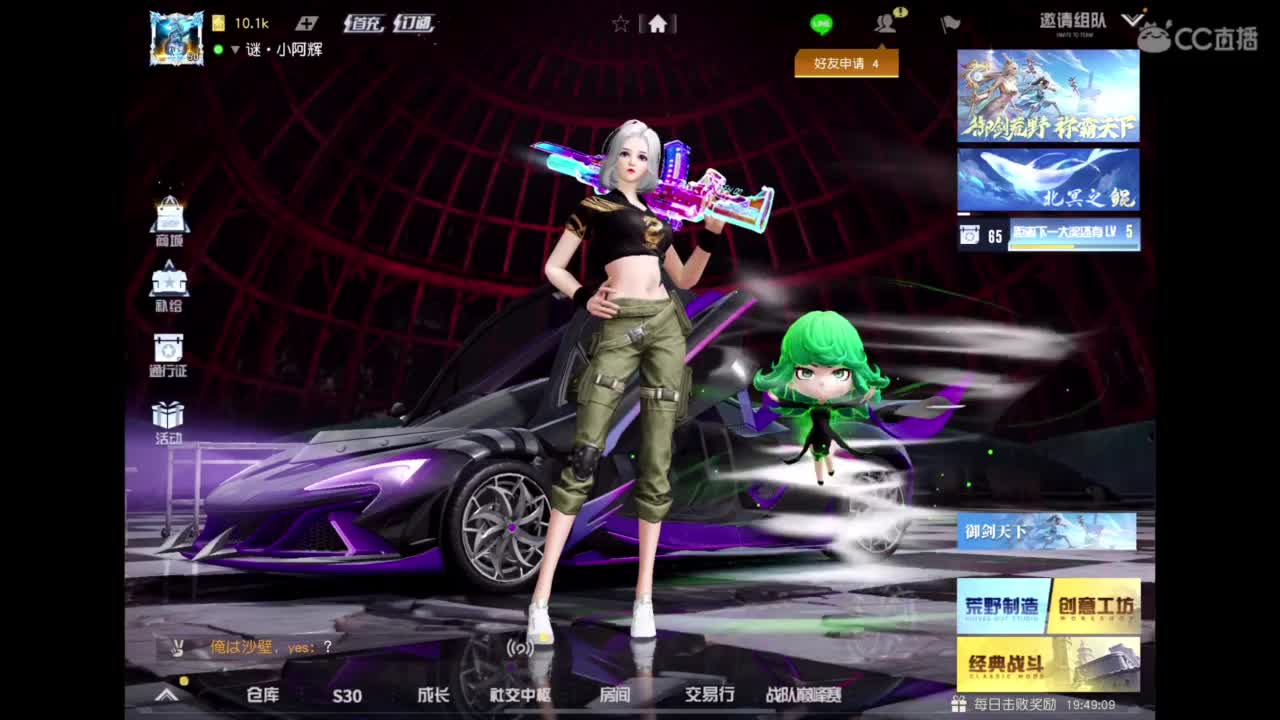The width and height of the screenshot is (1280, 720).
Task: Click the home icon in the top bar
Action: [658, 22]
